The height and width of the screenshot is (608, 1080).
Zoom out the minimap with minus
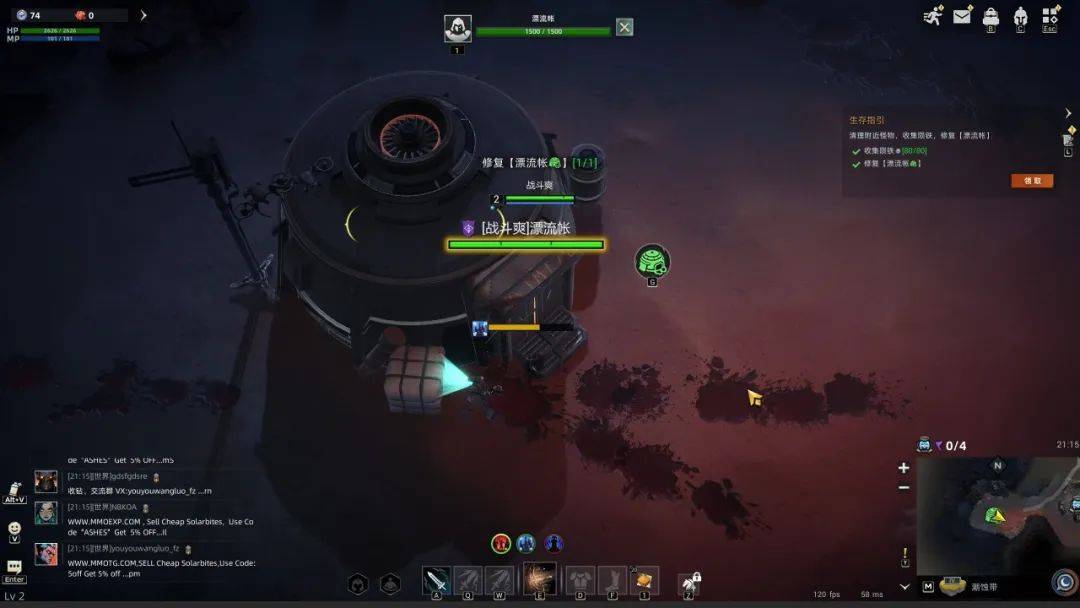904,487
